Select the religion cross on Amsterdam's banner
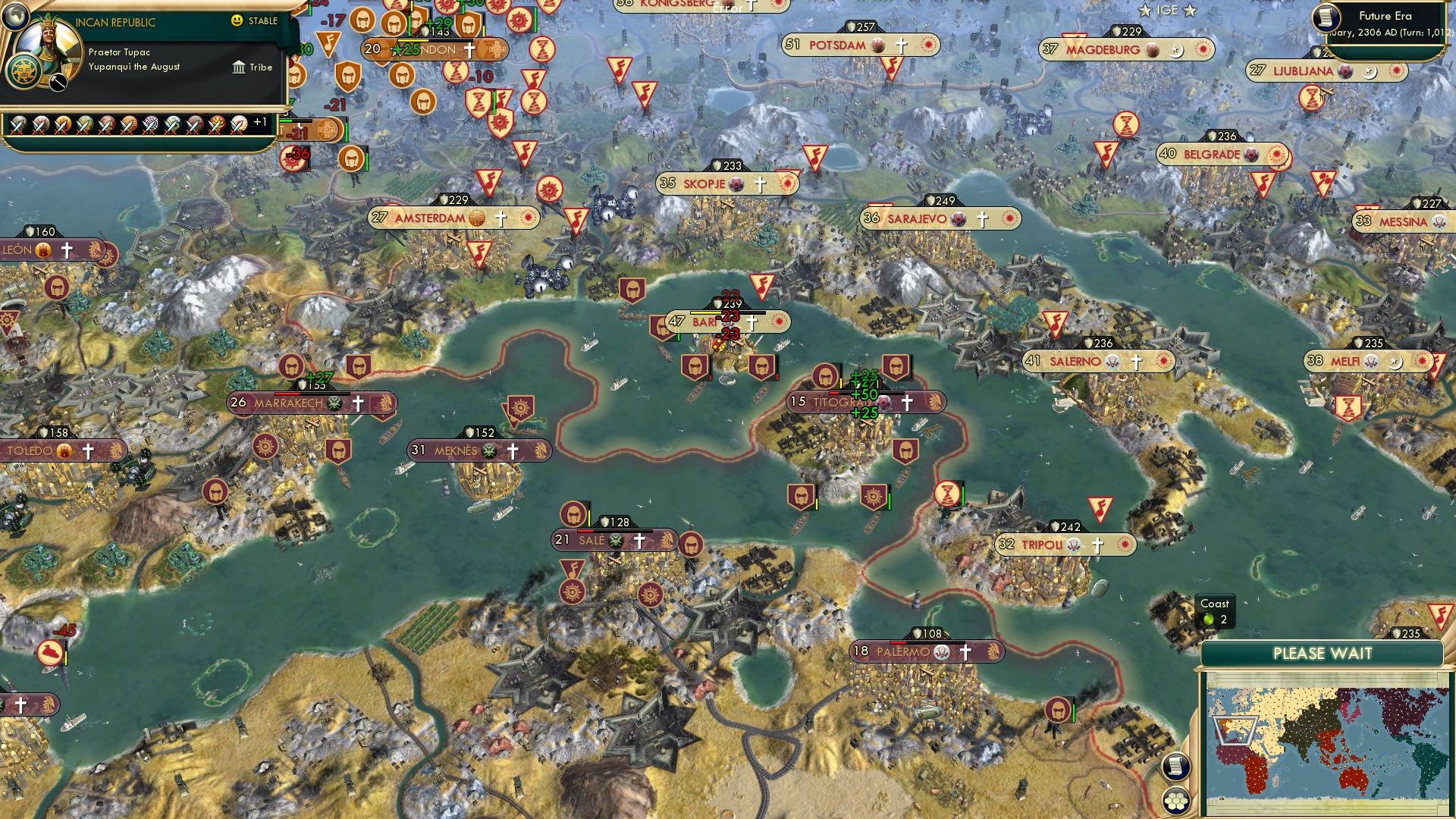1456x819 pixels. [500, 218]
